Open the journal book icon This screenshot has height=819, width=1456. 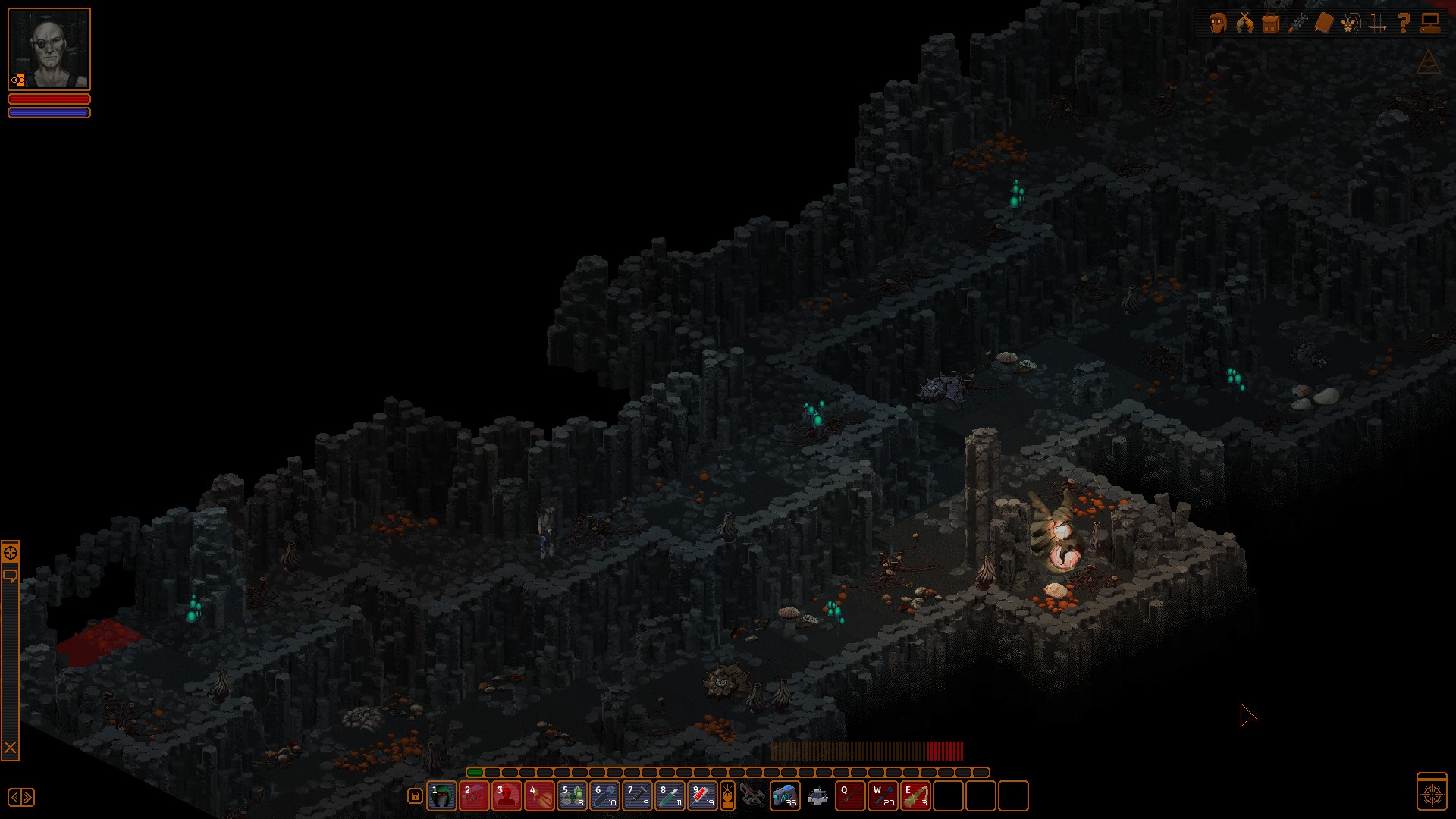[x=1323, y=24]
